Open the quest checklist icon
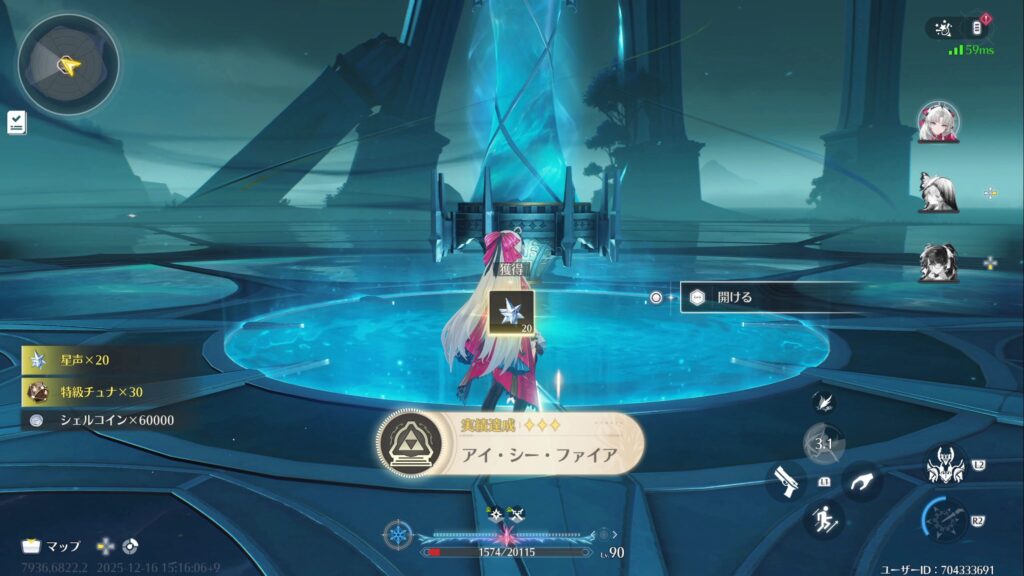This screenshot has width=1024, height=576. [x=17, y=123]
